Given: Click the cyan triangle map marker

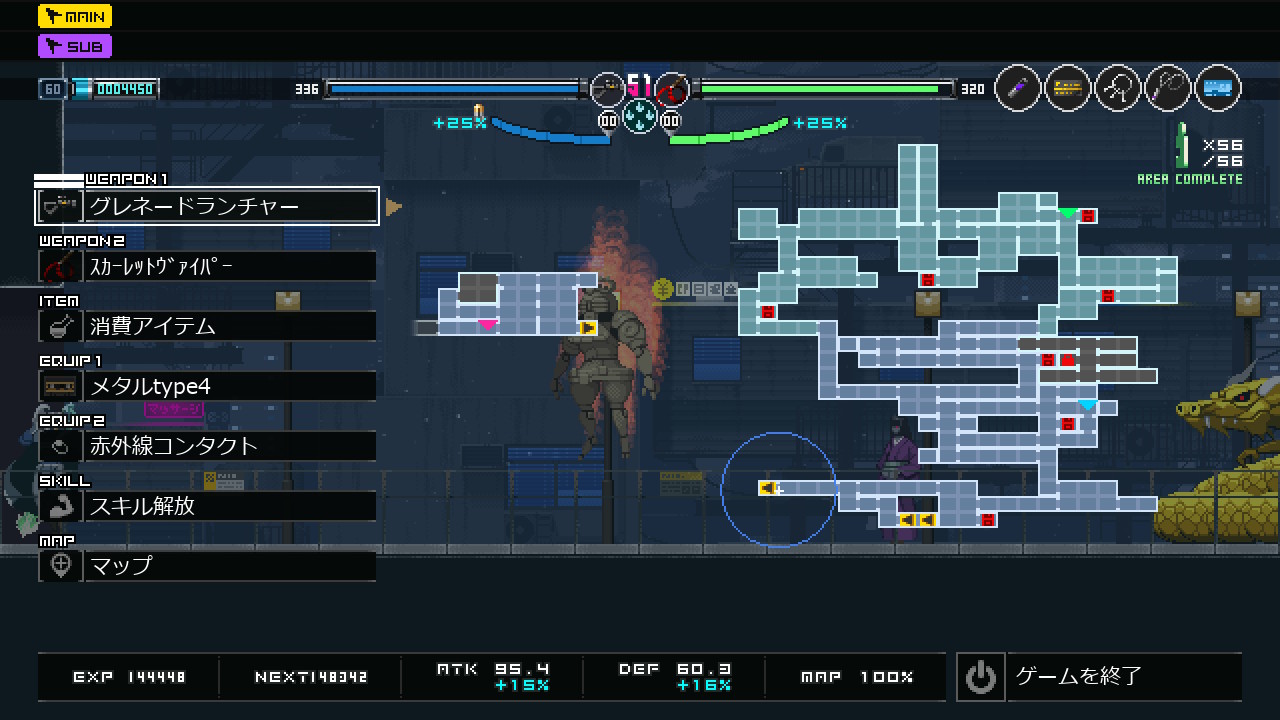Looking at the screenshot, I should tap(1087, 405).
